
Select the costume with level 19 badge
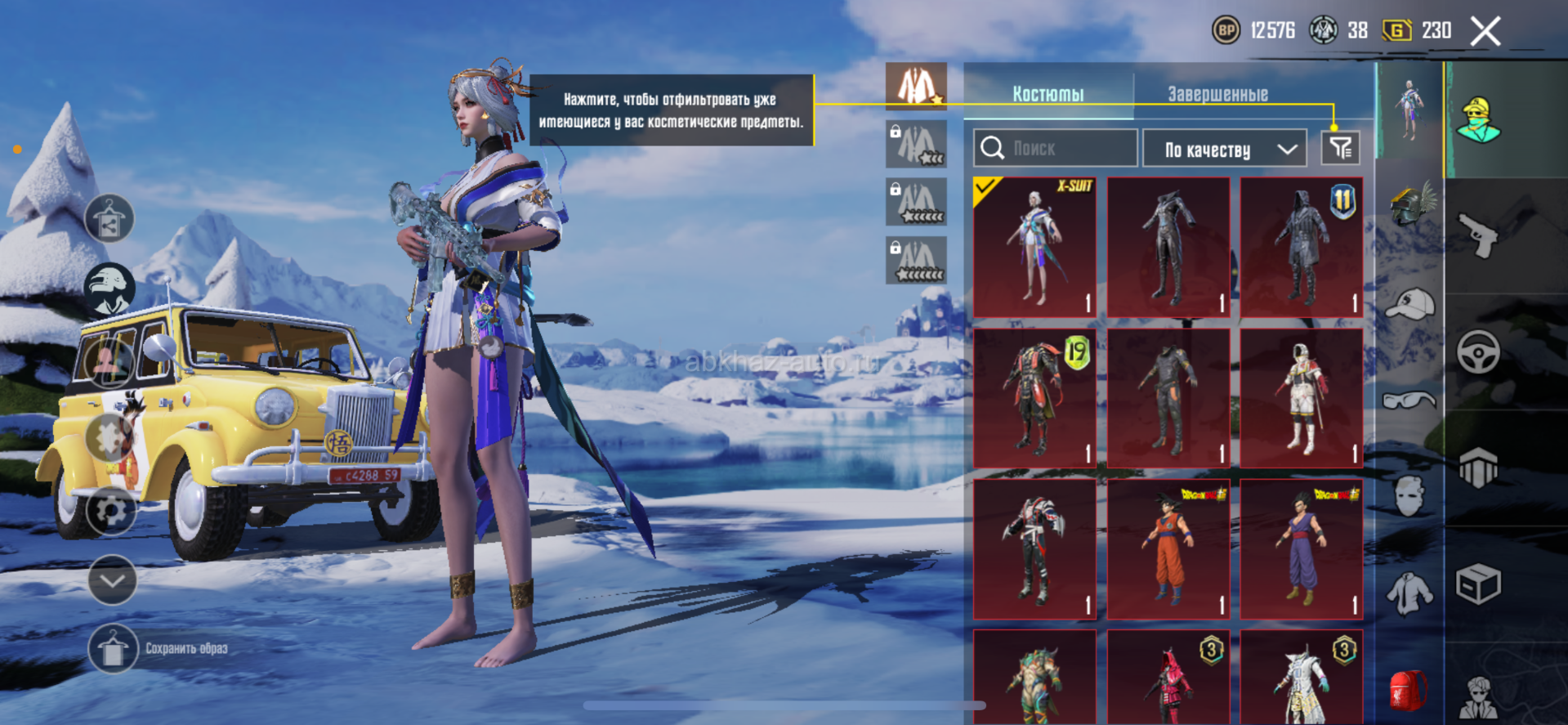click(x=1034, y=398)
